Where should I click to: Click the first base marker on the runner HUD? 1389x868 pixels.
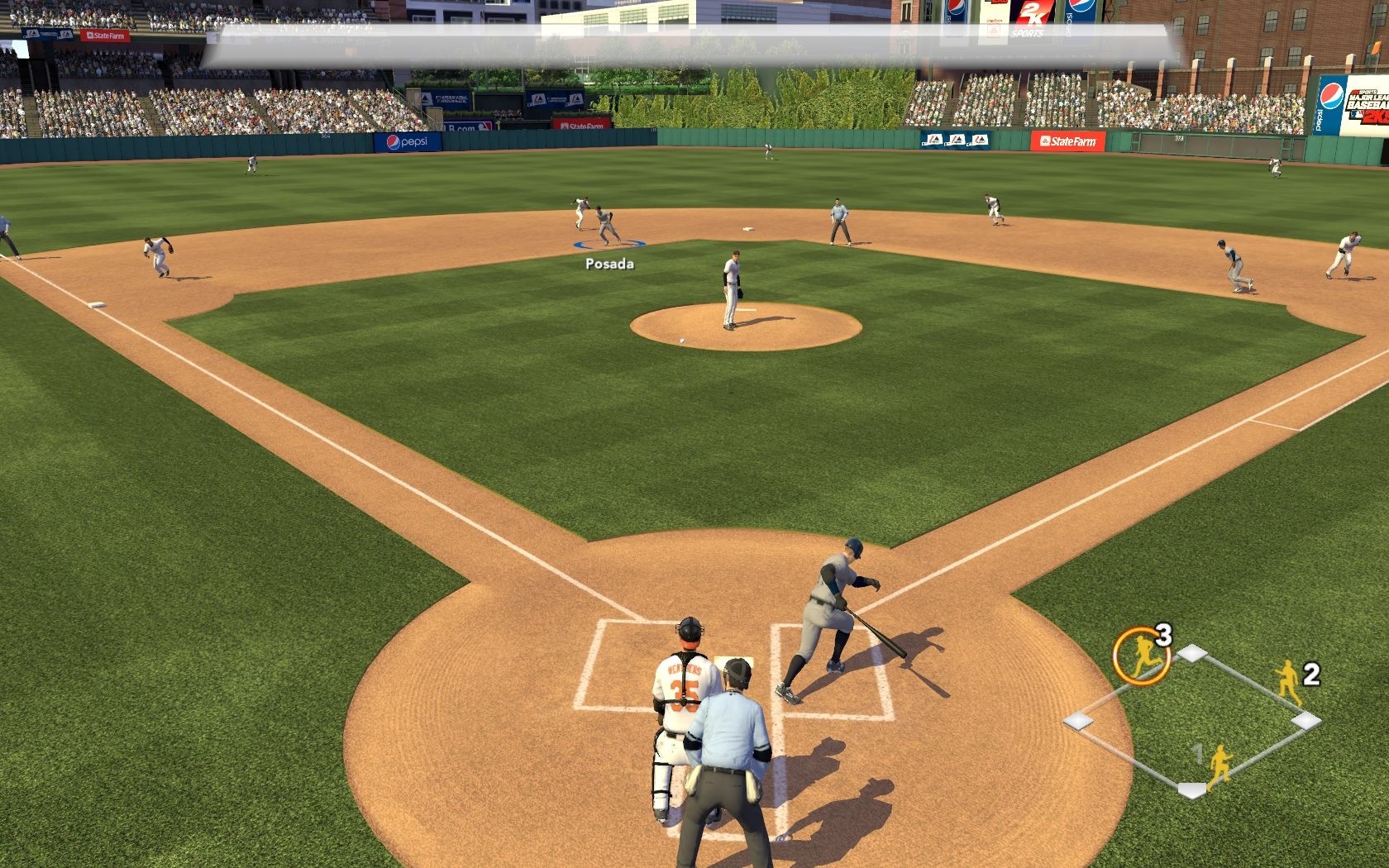[x=1305, y=721]
